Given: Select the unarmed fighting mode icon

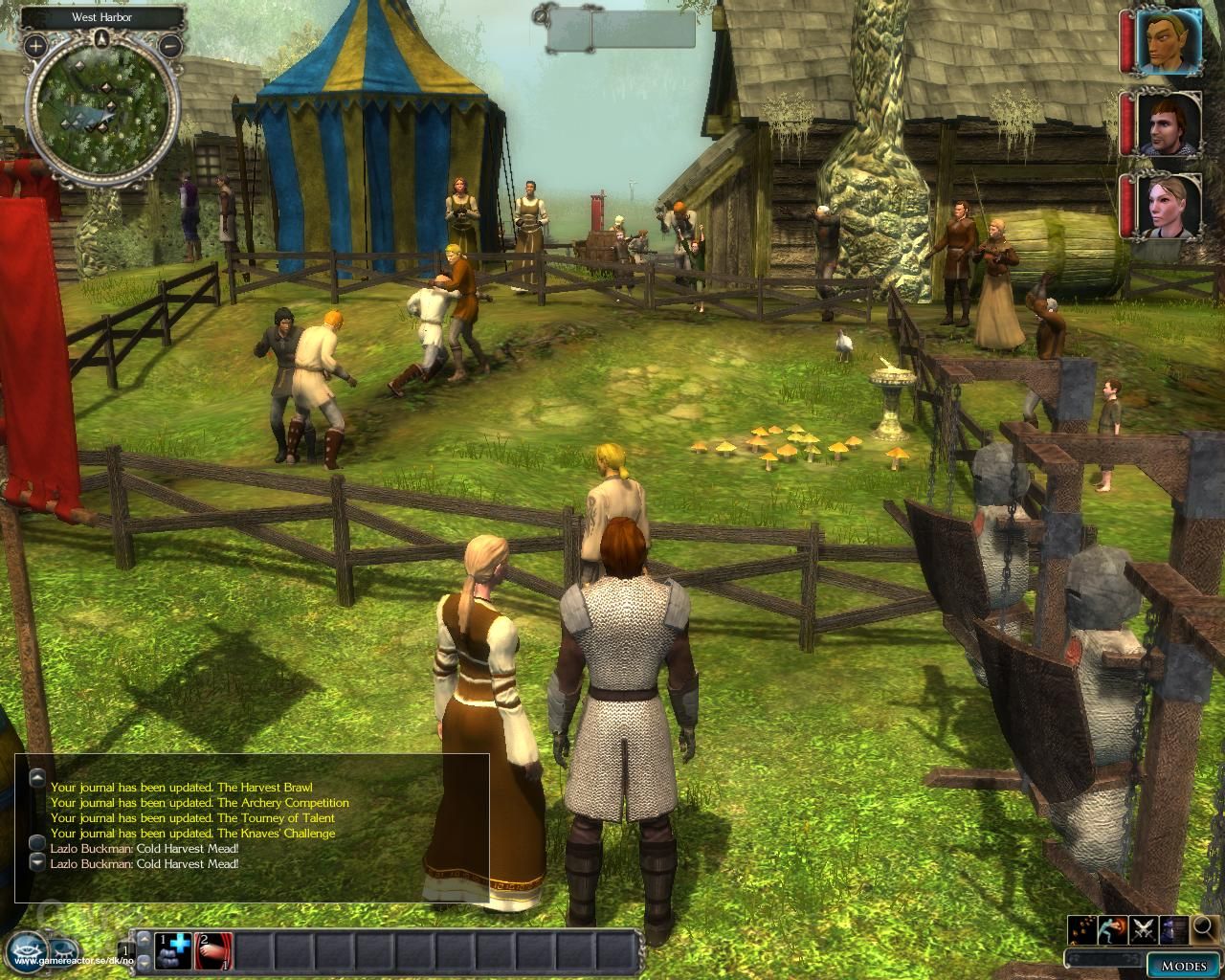Looking at the screenshot, I should point(1112,929).
